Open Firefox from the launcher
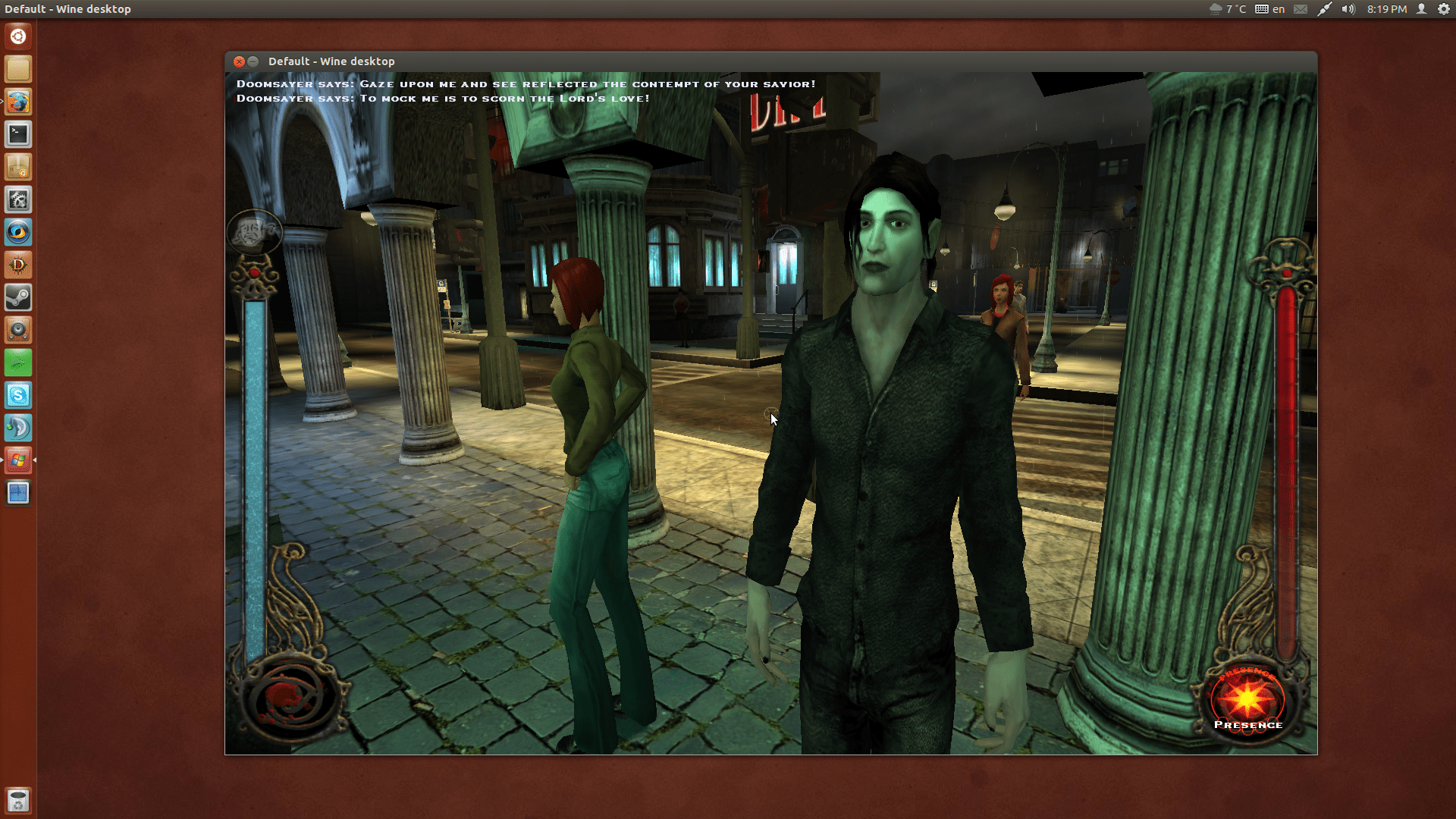The image size is (1456, 819). tap(17, 102)
